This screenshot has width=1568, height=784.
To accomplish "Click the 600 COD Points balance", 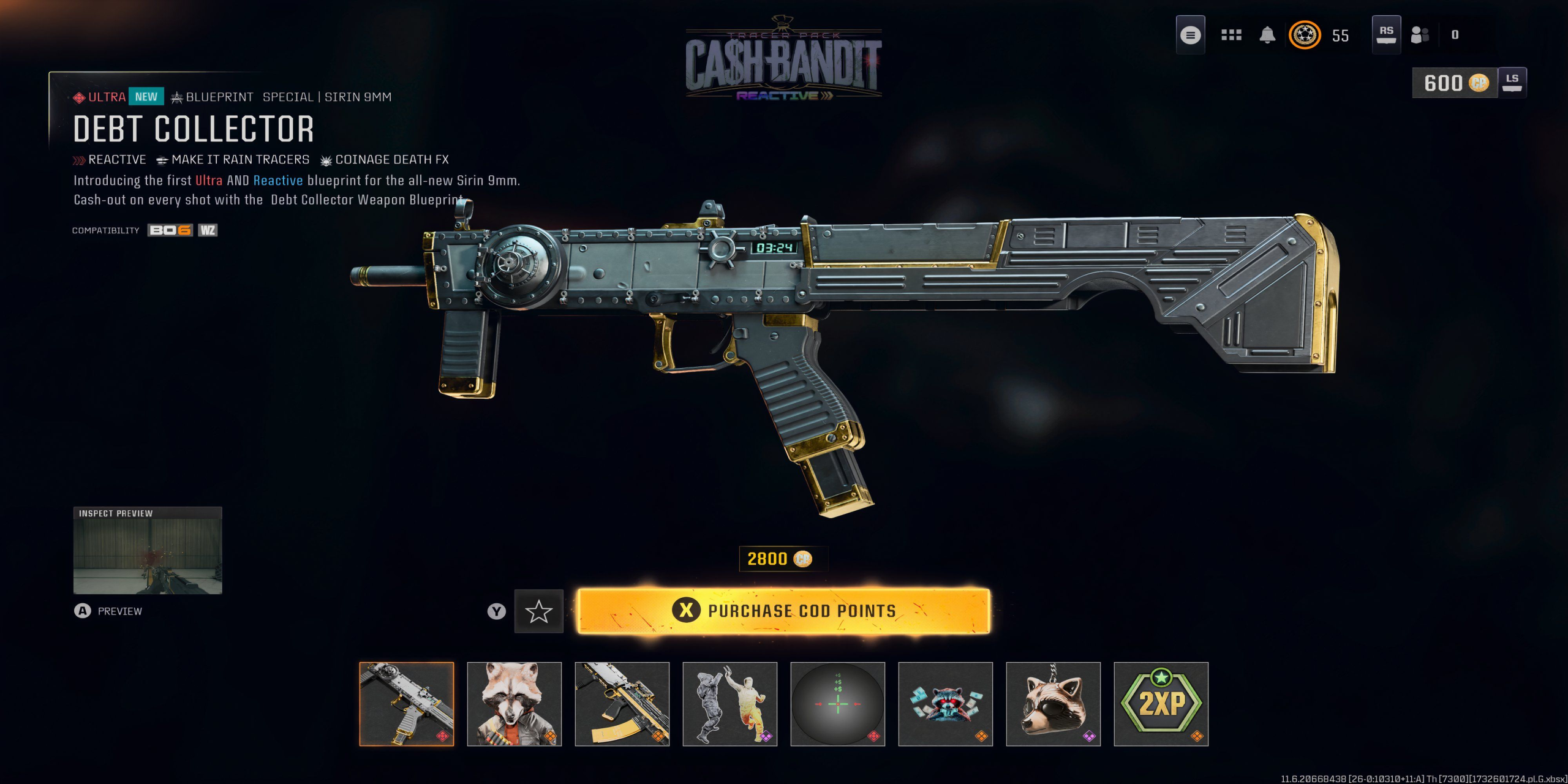I will pyautogui.click(x=1455, y=83).
